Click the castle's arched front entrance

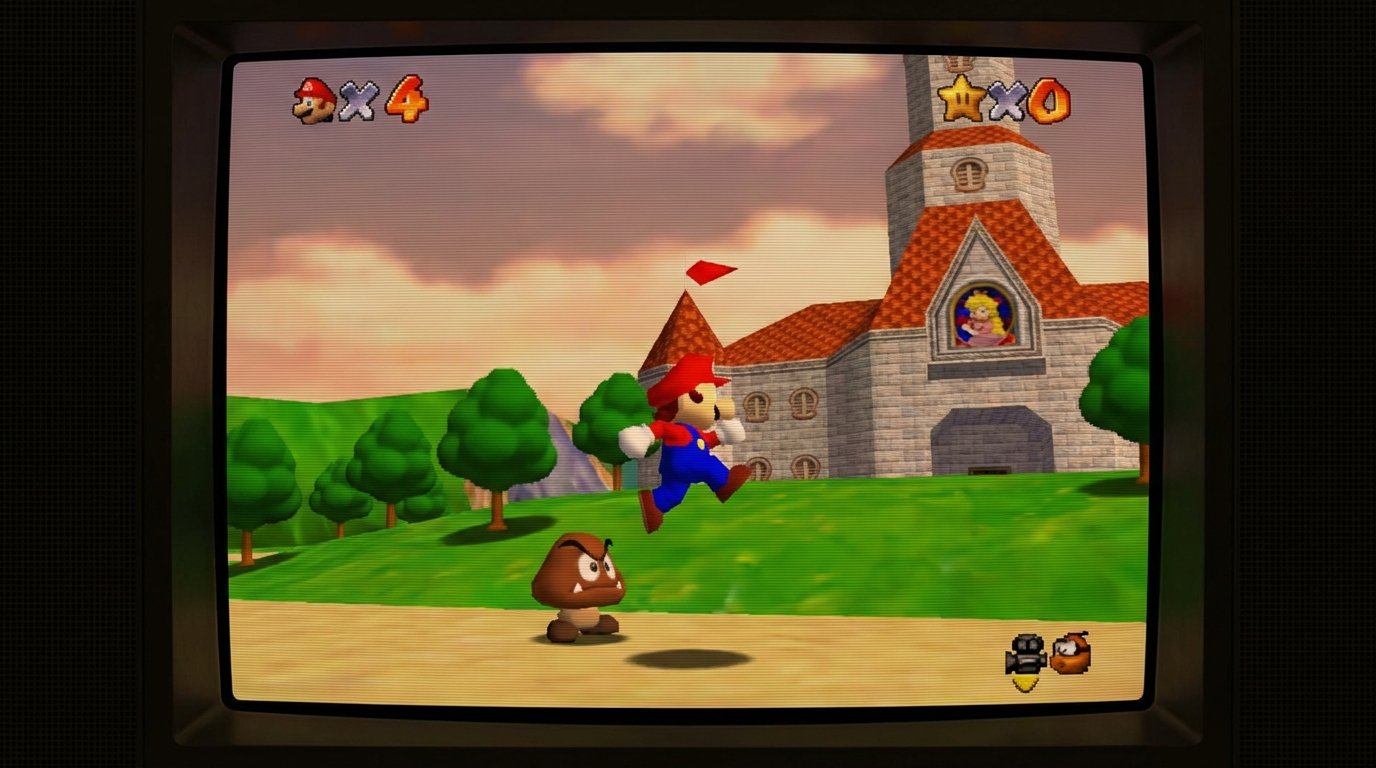tap(990, 440)
